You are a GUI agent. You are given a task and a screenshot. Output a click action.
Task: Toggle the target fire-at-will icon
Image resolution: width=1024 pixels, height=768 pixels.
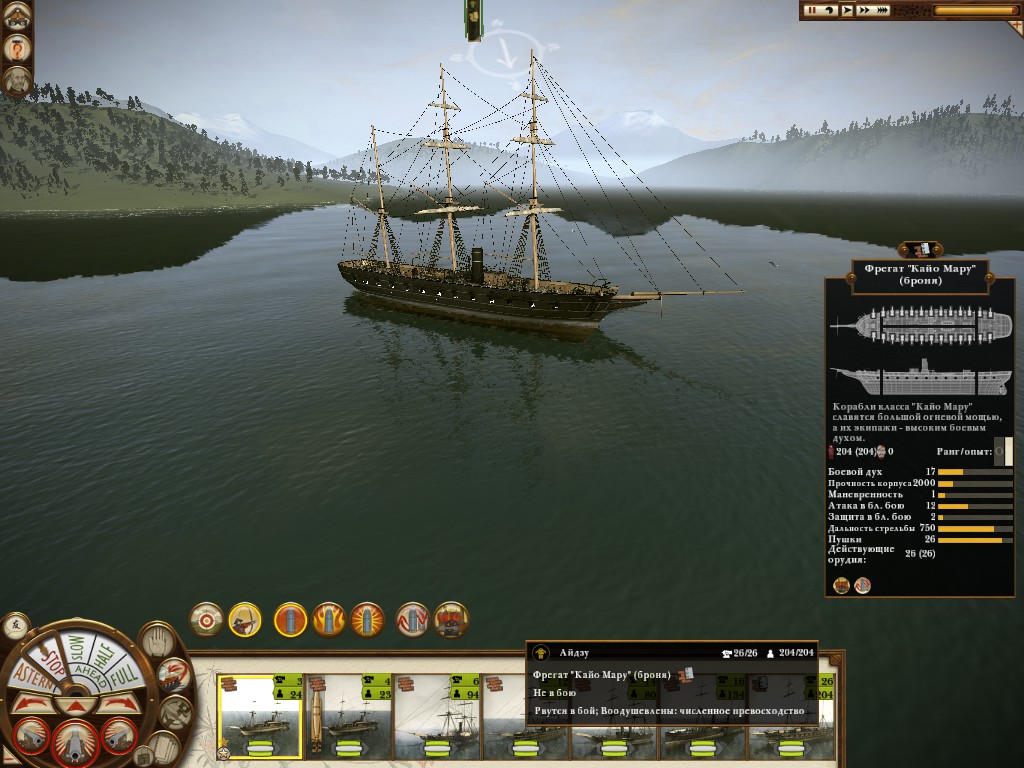(x=207, y=620)
